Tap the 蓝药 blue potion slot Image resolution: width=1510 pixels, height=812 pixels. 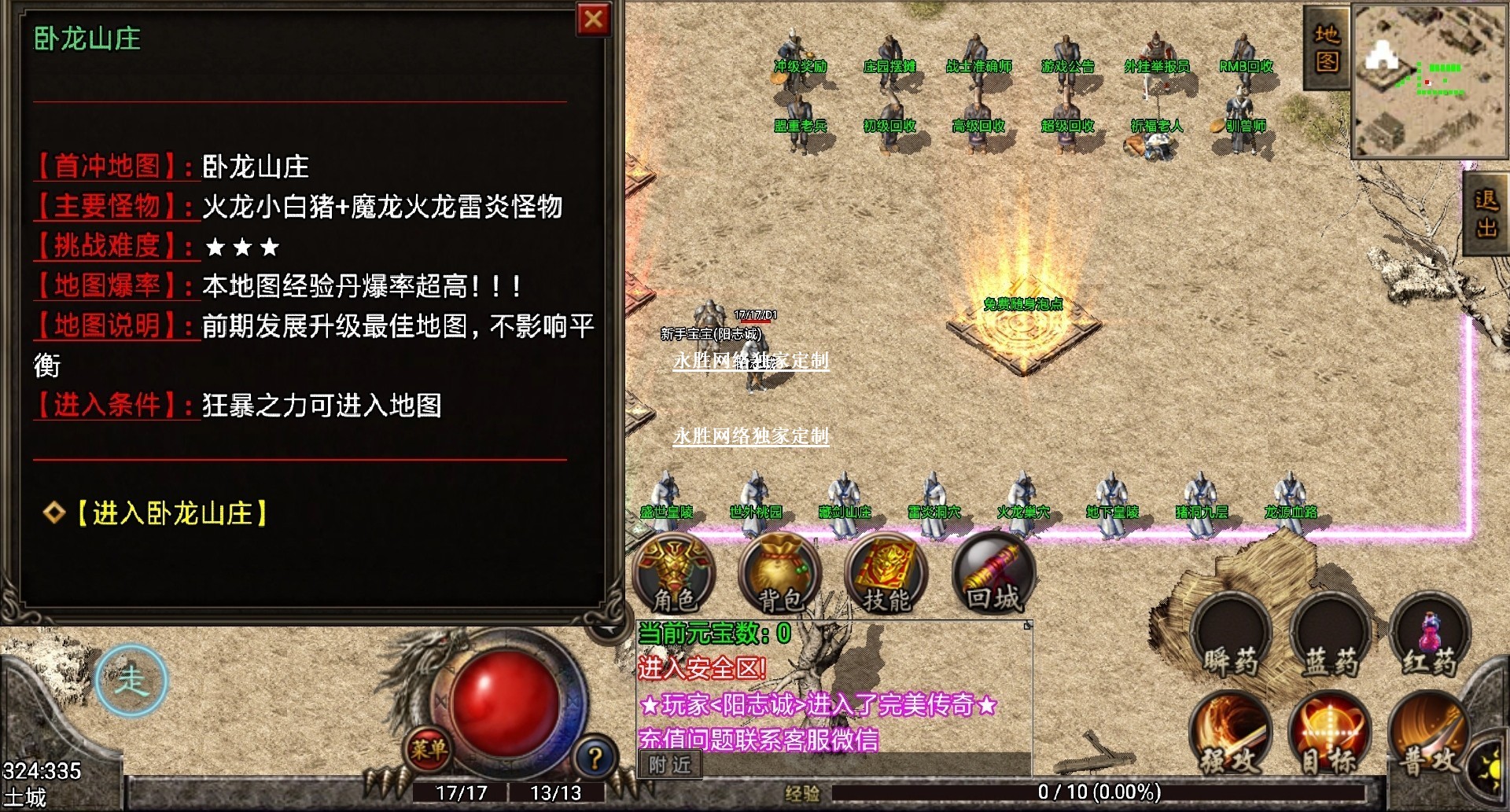1330,637
